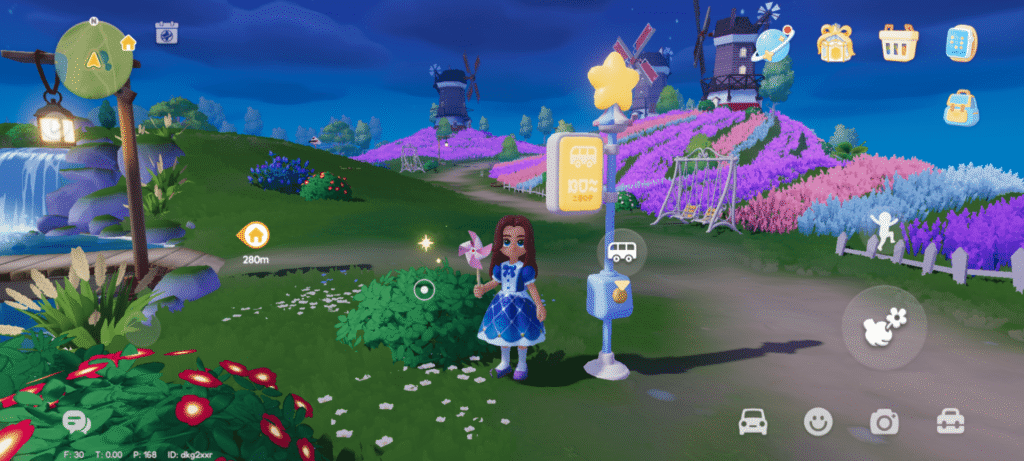Tap the jumping figure button
Viewport: 1024px width, 461px height.
(884, 226)
